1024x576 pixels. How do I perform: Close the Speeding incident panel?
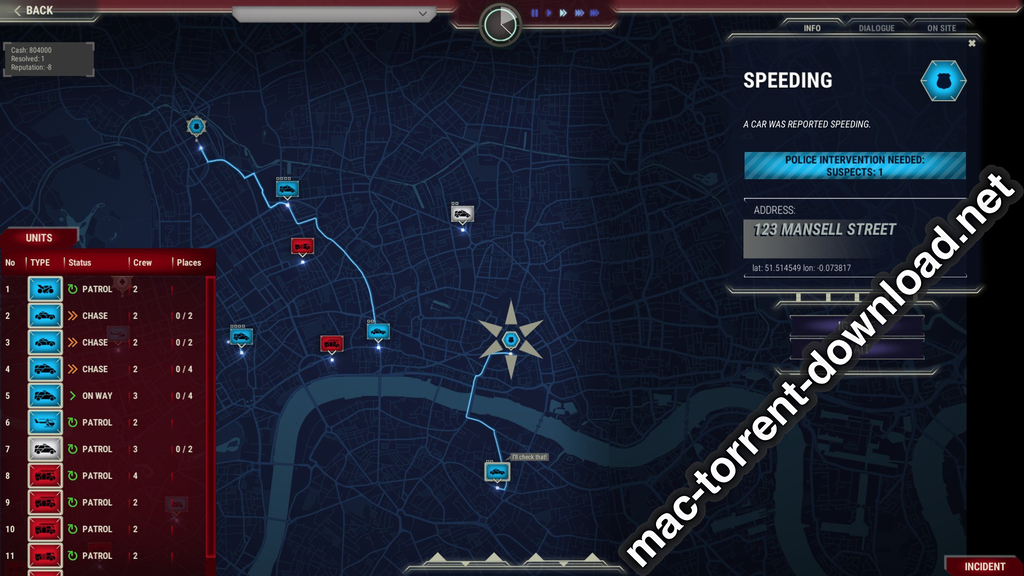pos(971,43)
